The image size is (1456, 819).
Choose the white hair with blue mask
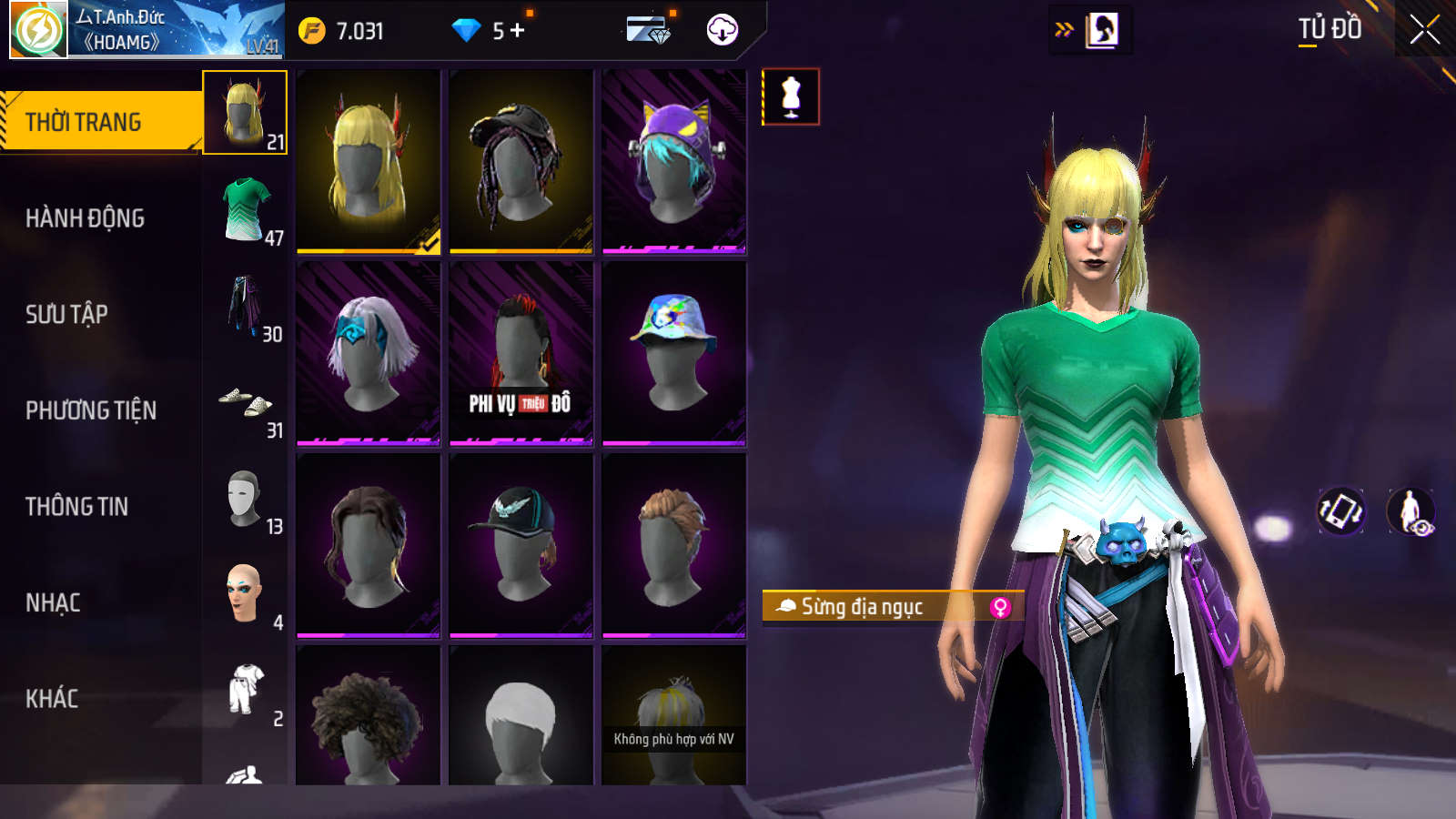[x=369, y=353]
